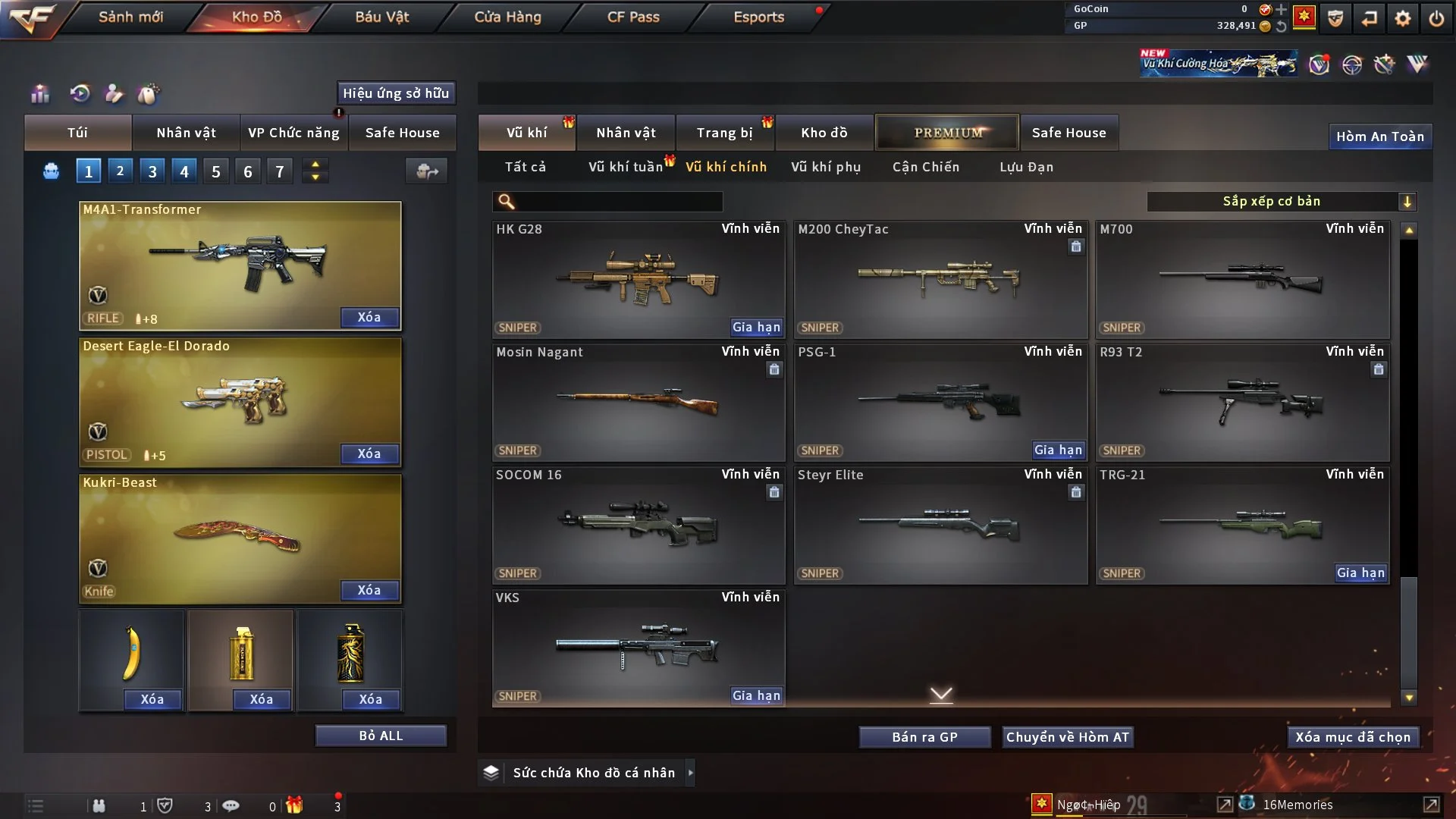This screenshot has width=1456, height=819.
Task: Go to the Báu Vật menu
Action: (381, 17)
